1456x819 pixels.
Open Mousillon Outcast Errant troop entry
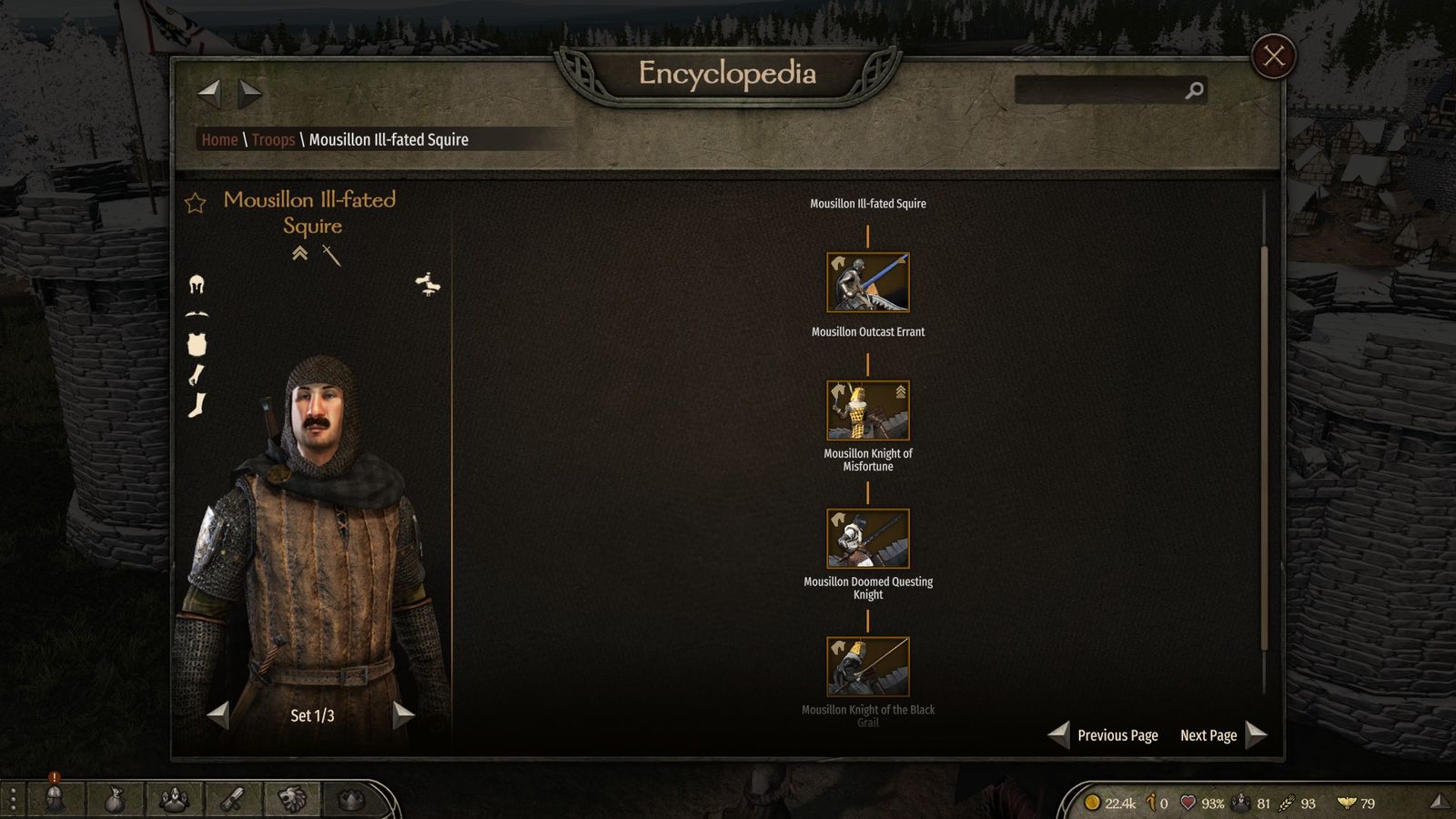click(x=867, y=282)
